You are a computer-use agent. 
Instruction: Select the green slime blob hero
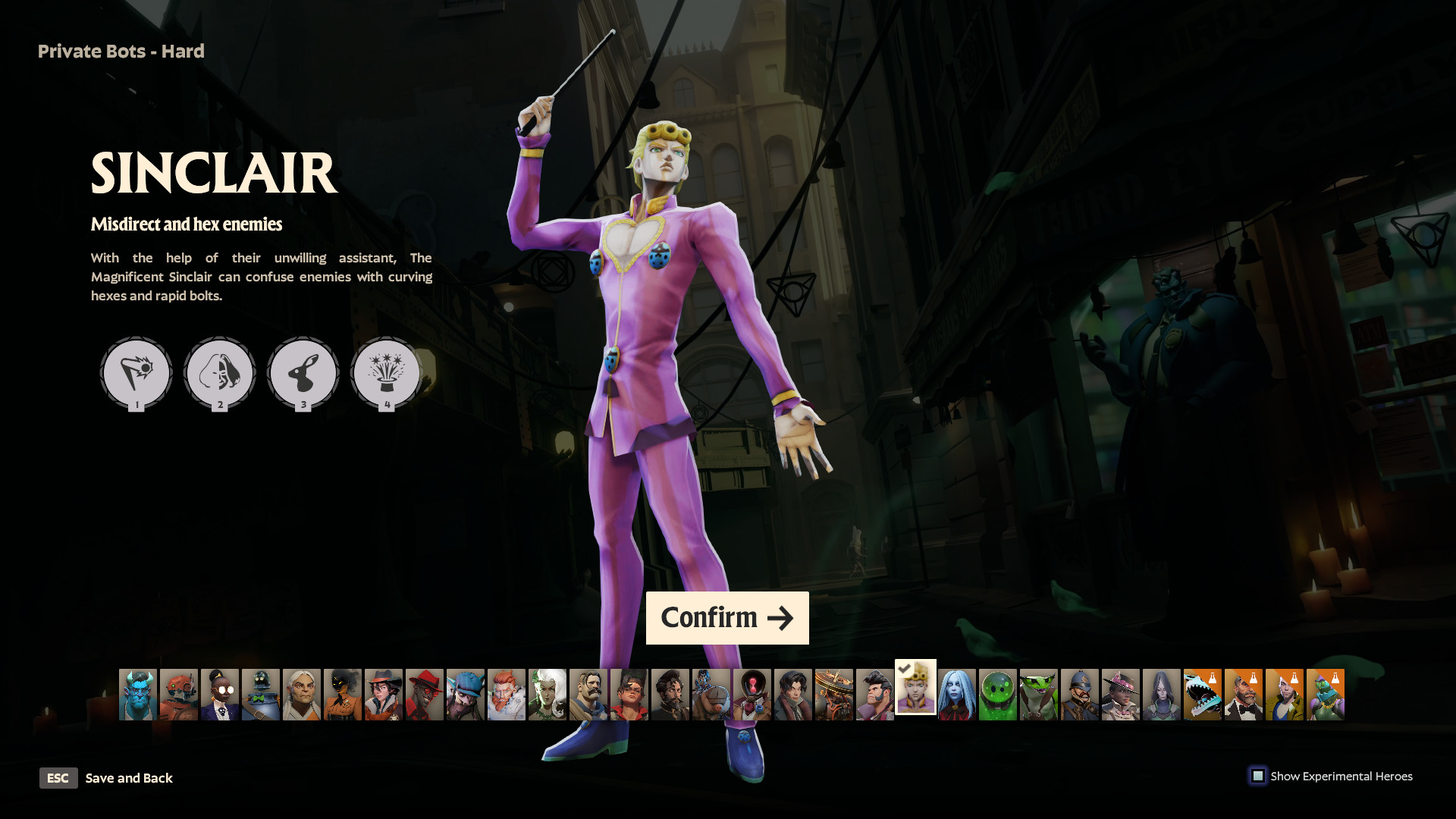coord(998,695)
